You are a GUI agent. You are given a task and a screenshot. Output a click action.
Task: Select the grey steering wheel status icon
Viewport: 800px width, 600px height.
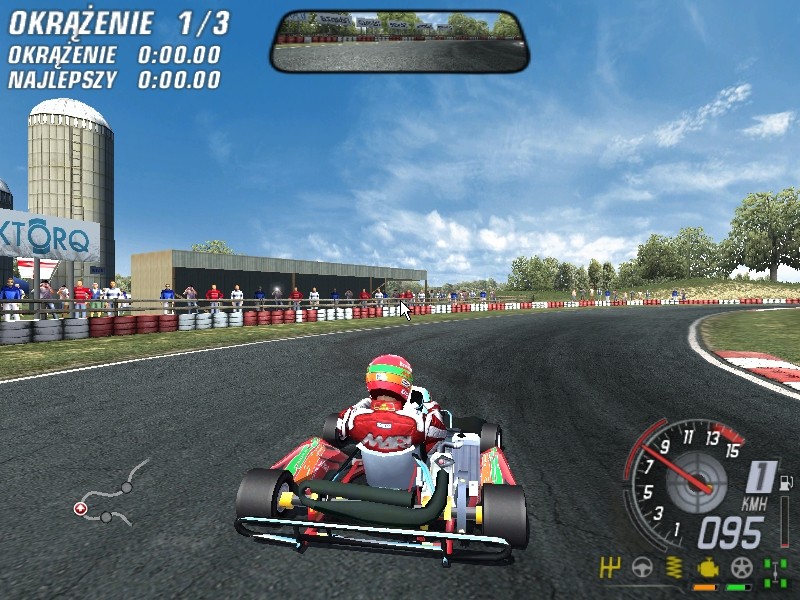[642, 568]
